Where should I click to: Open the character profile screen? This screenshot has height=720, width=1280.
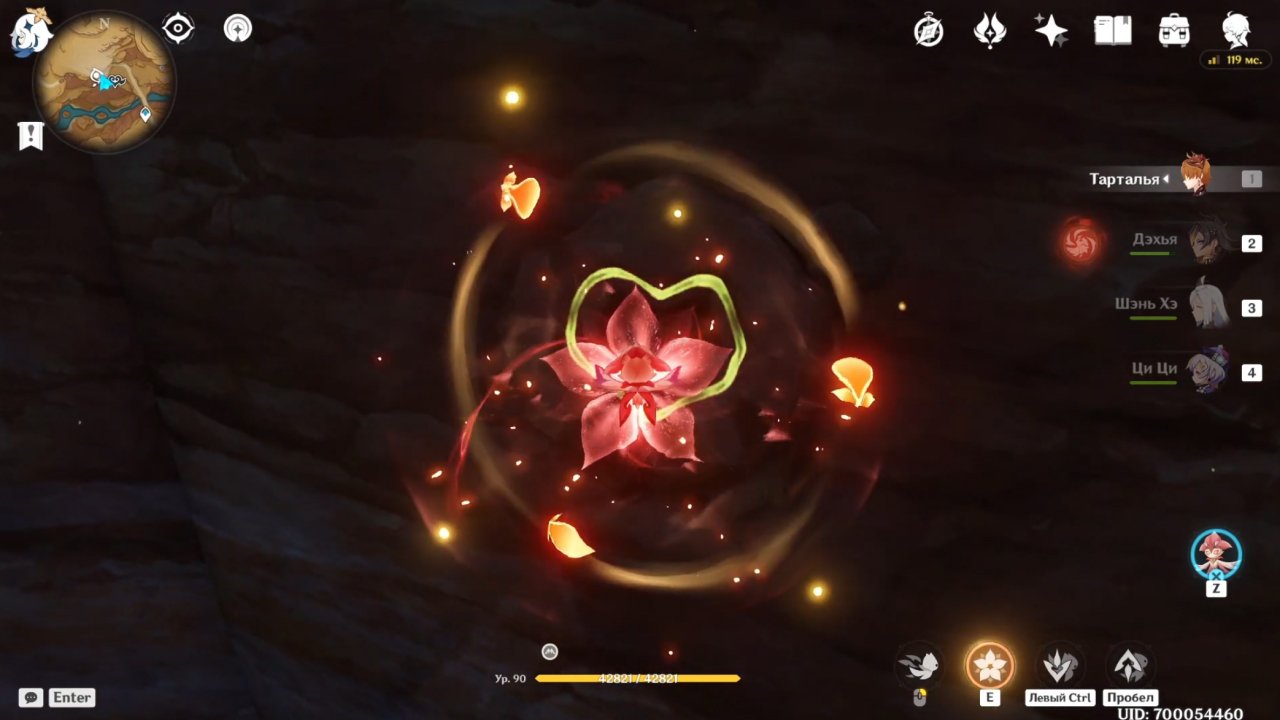(1236, 30)
